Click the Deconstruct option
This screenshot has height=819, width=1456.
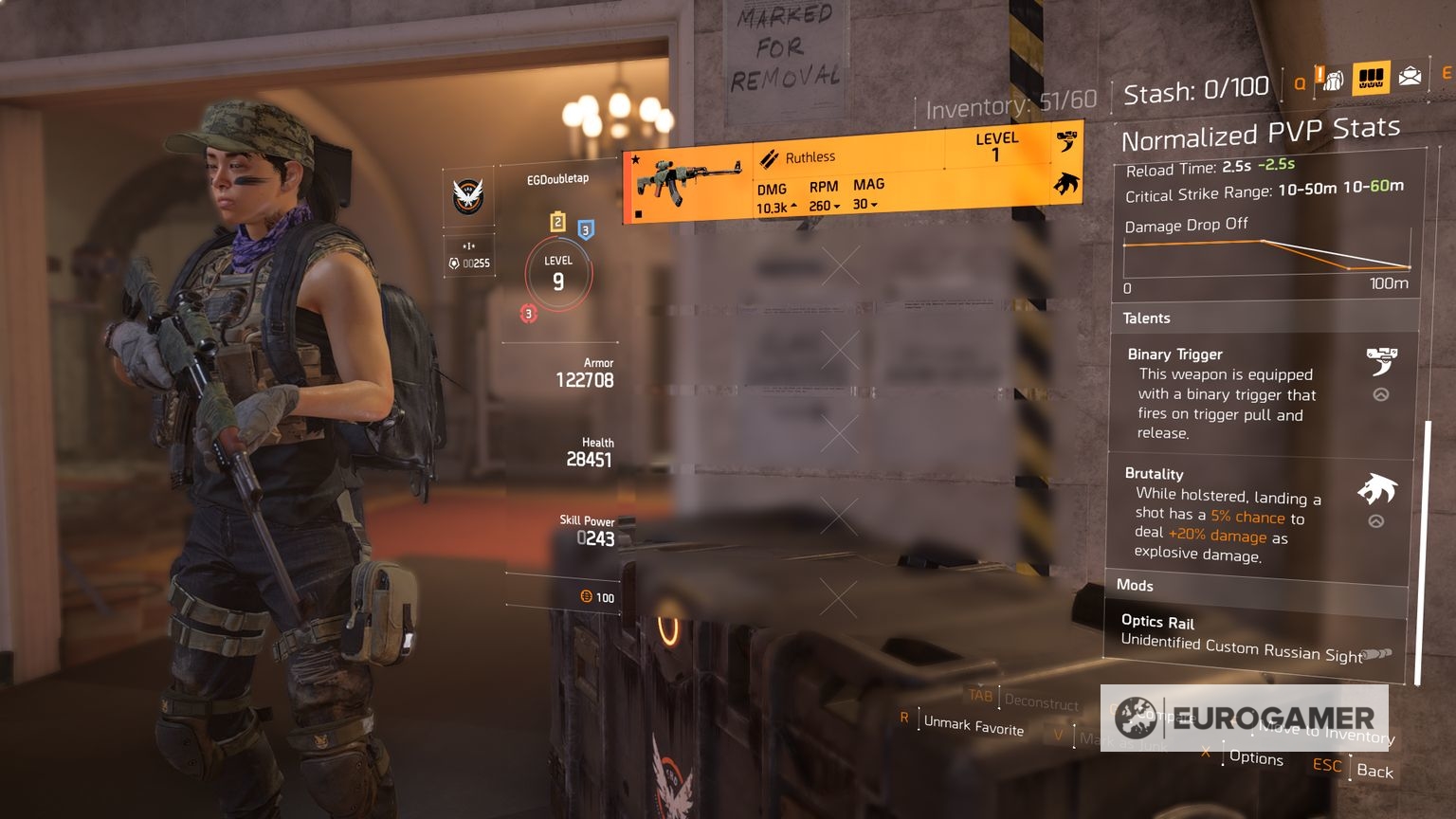[1041, 702]
